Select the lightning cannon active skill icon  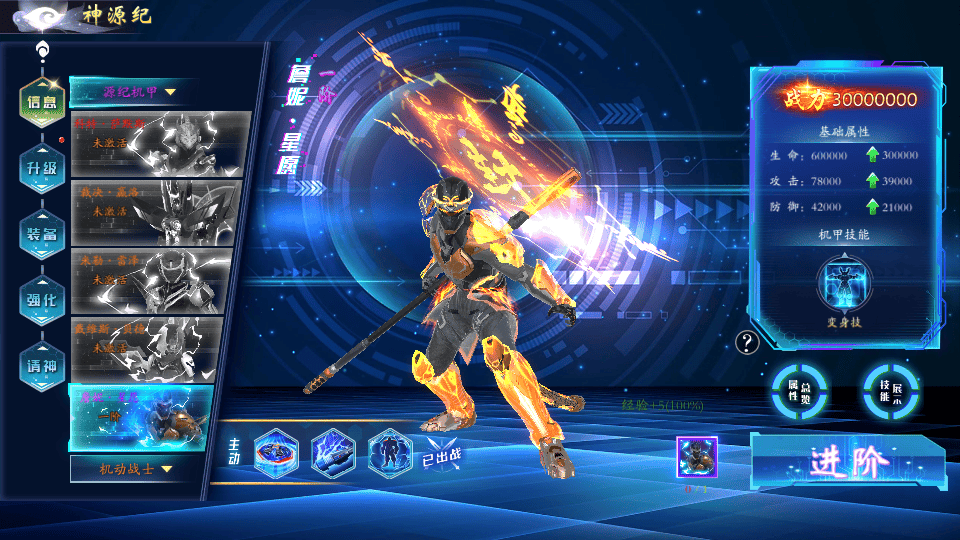tap(333, 452)
